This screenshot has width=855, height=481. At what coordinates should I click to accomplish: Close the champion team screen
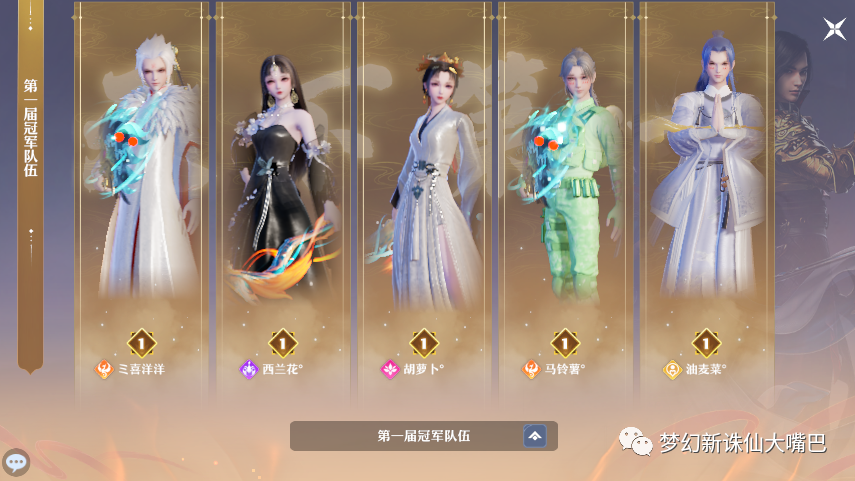pyautogui.click(x=834, y=29)
